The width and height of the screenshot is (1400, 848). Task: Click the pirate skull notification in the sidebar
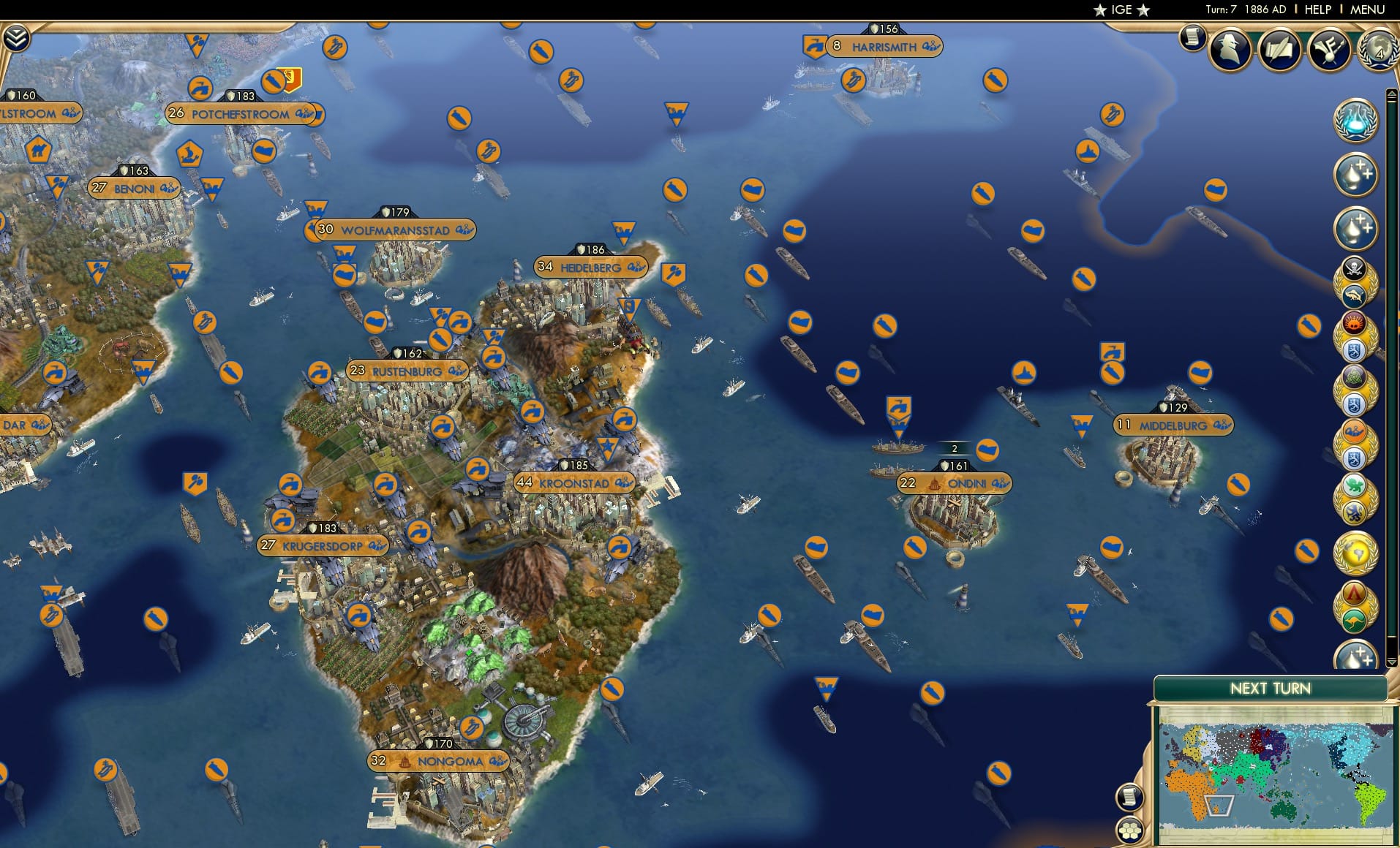tap(1354, 269)
